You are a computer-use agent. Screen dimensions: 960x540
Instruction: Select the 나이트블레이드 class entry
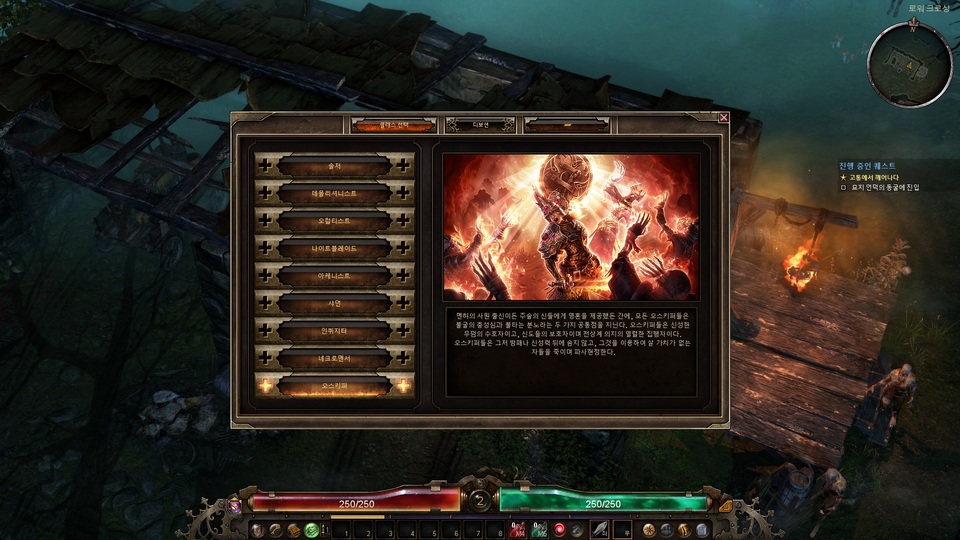point(334,247)
